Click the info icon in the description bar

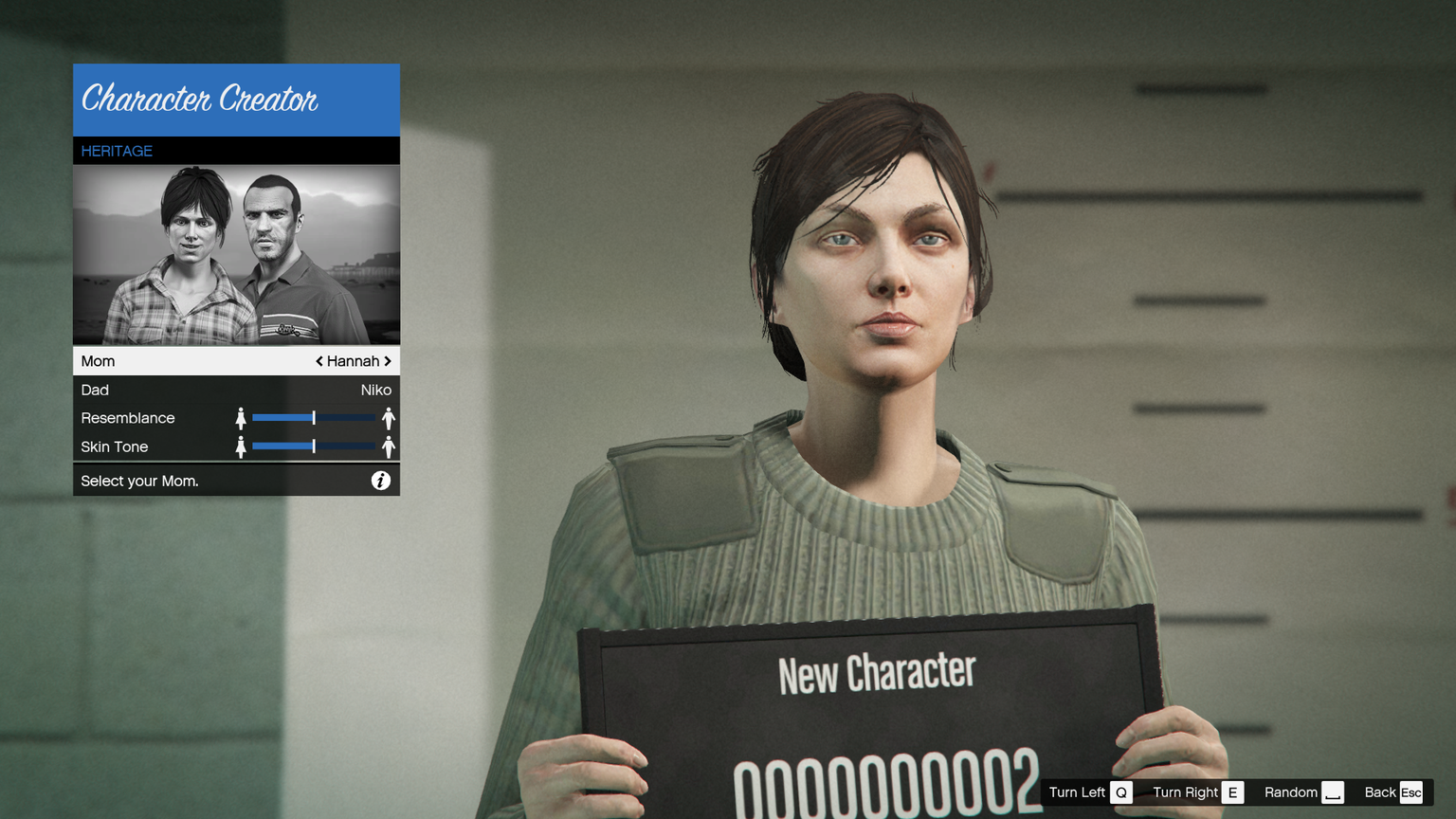pyautogui.click(x=380, y=481)
